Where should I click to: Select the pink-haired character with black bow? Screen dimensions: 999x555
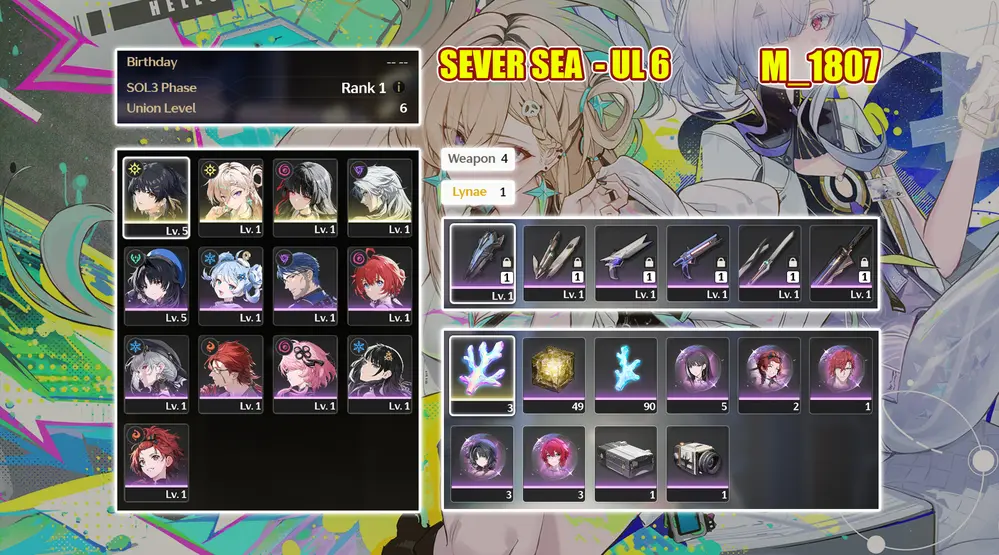pos(304,373)
